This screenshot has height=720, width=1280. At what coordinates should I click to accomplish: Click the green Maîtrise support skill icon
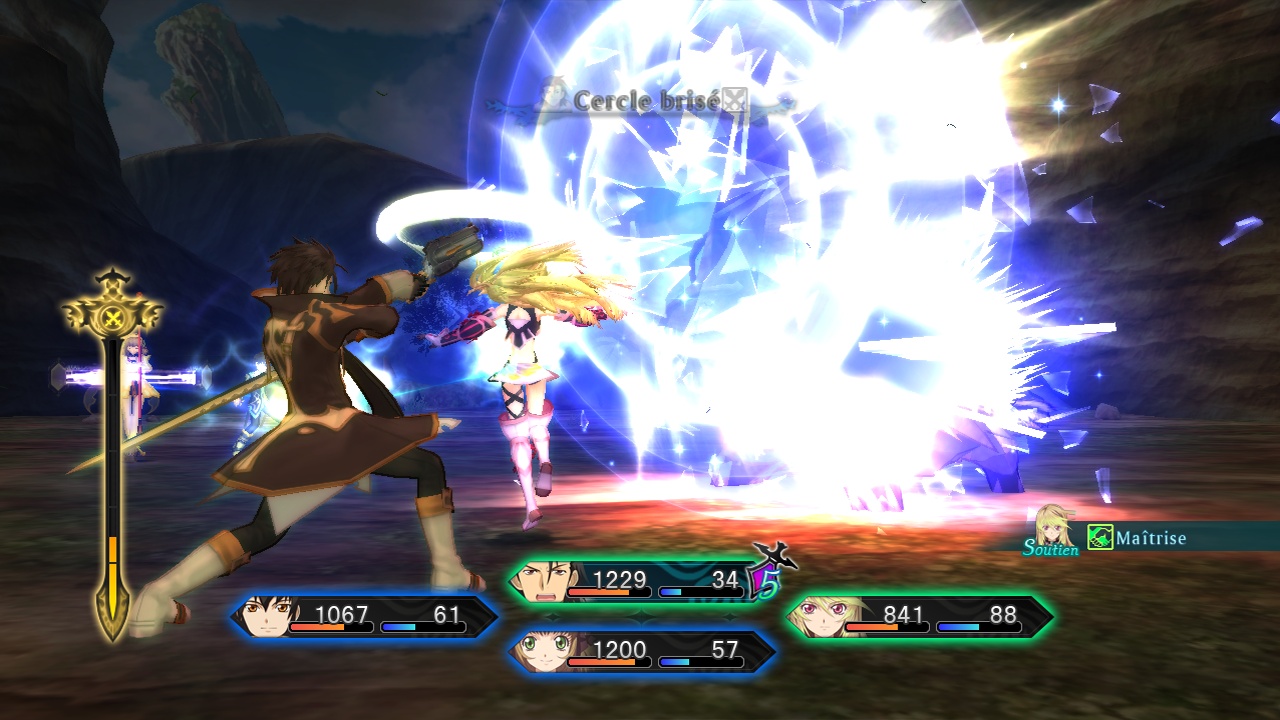pos(1100,538)
